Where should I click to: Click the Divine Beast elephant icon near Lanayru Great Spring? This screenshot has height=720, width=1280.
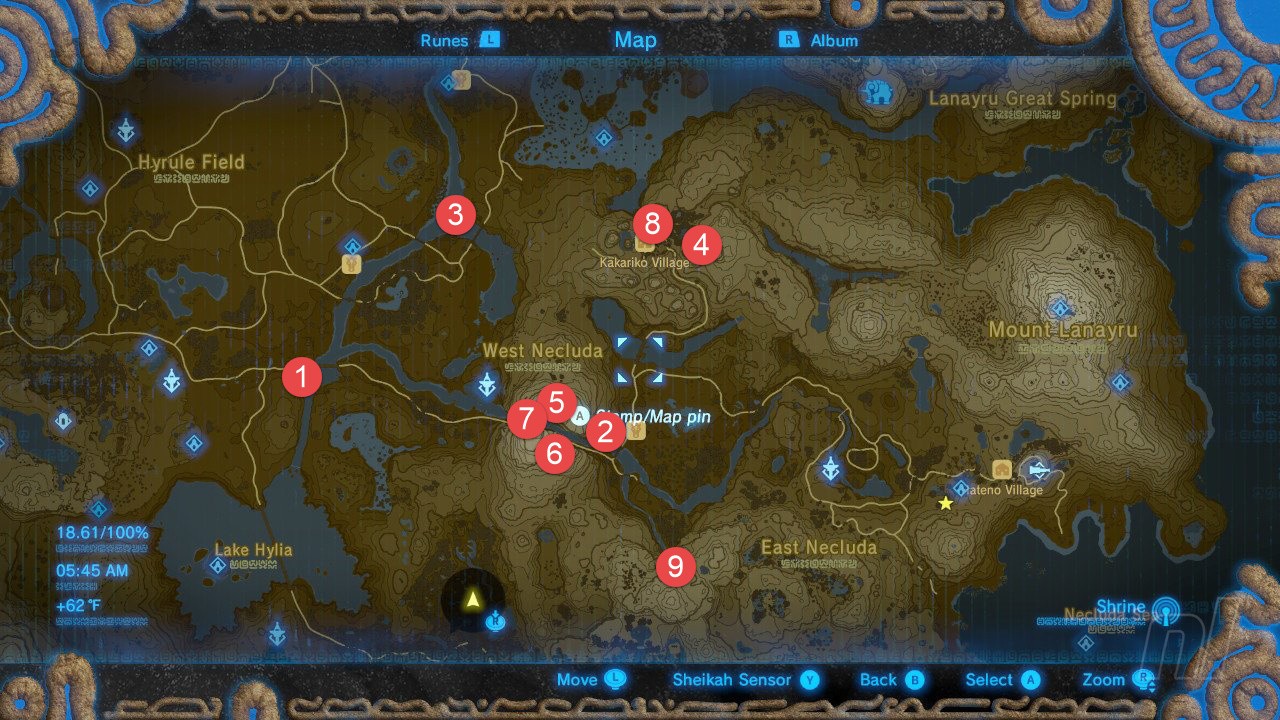coord(878,91)
